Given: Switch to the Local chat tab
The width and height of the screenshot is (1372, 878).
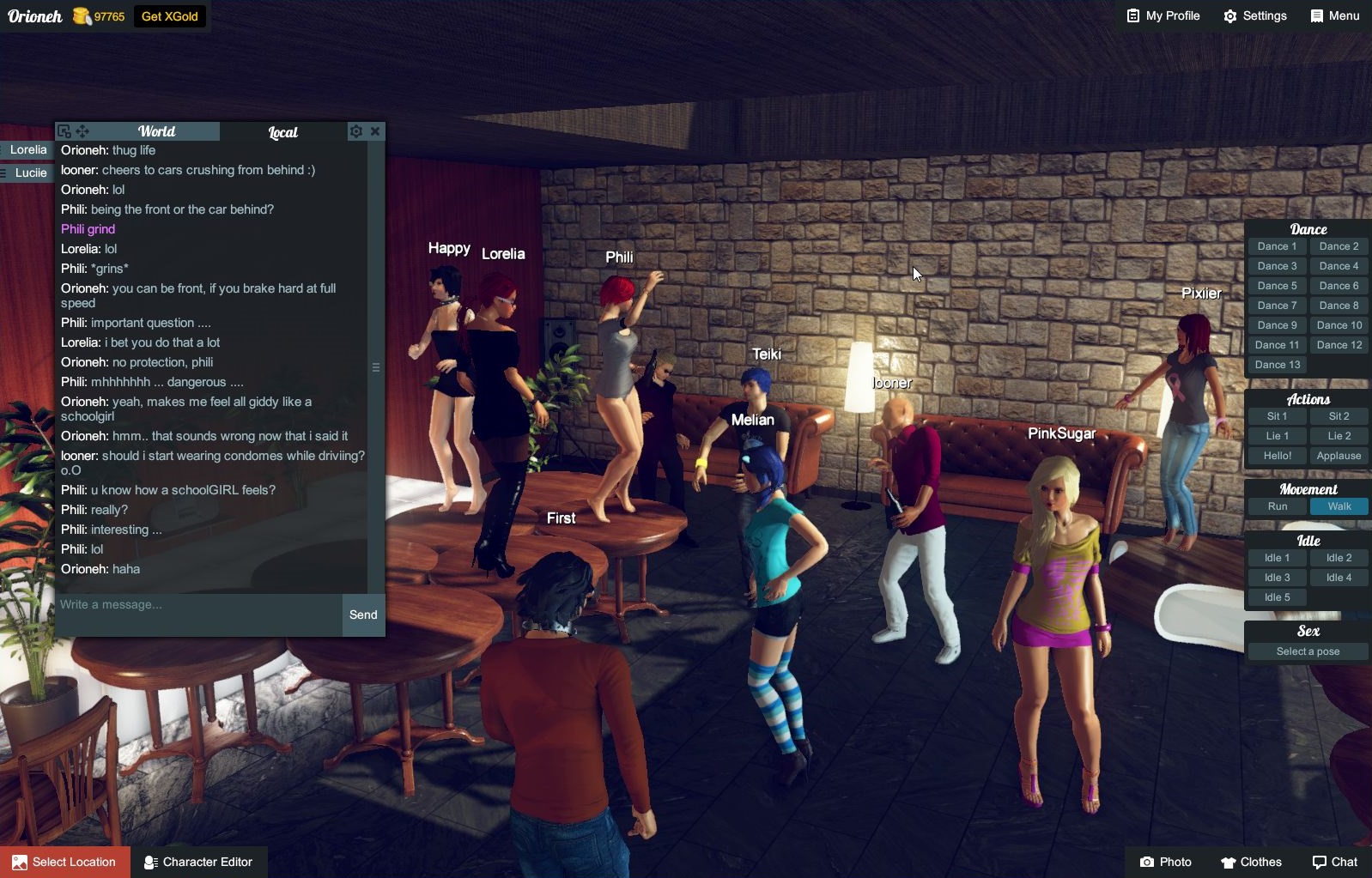Looking at the screenshot, I should pyautogui.click(x=282, y=132).
